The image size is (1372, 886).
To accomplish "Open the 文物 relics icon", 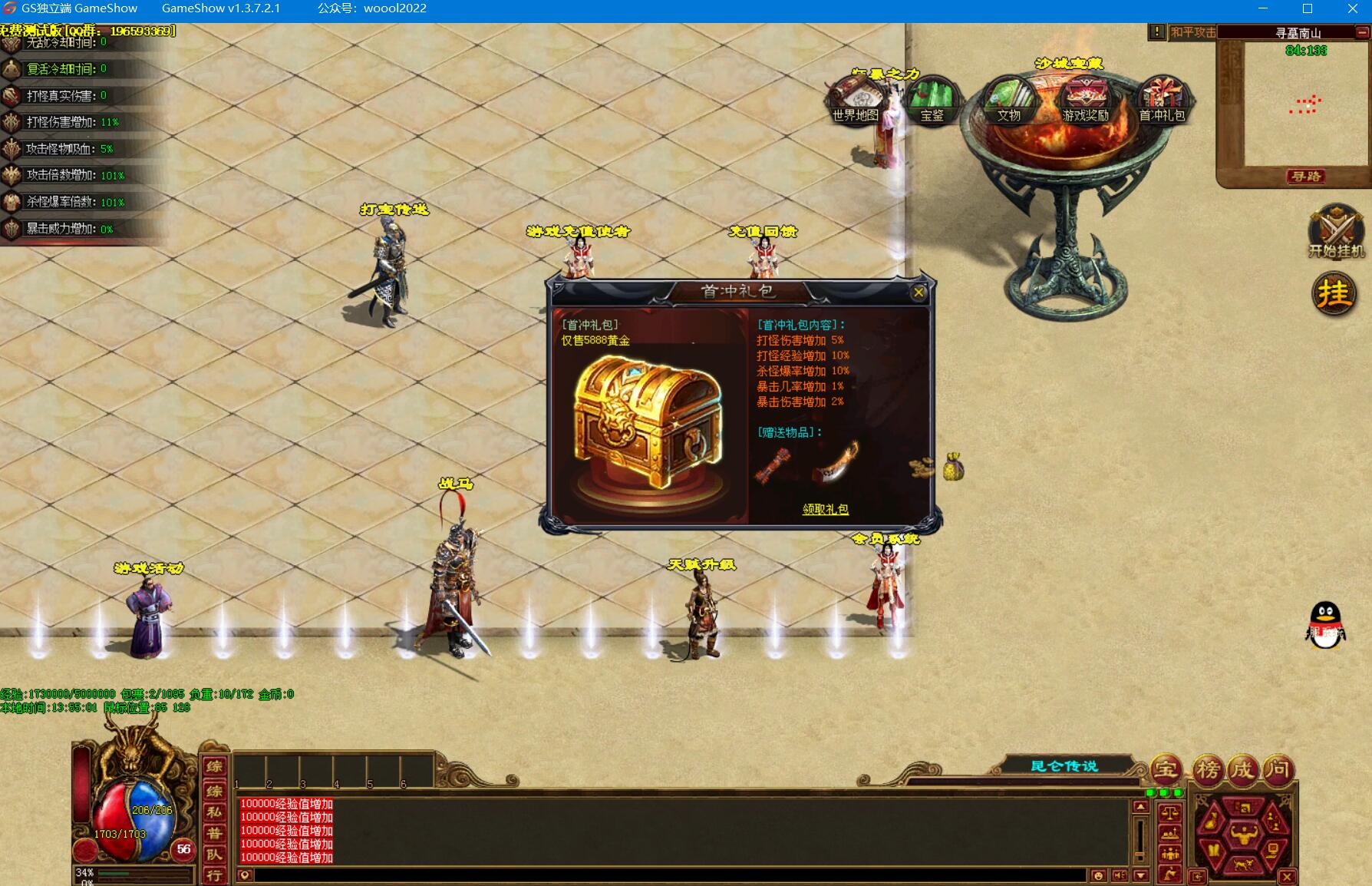I will click(x=1008, y=101).
